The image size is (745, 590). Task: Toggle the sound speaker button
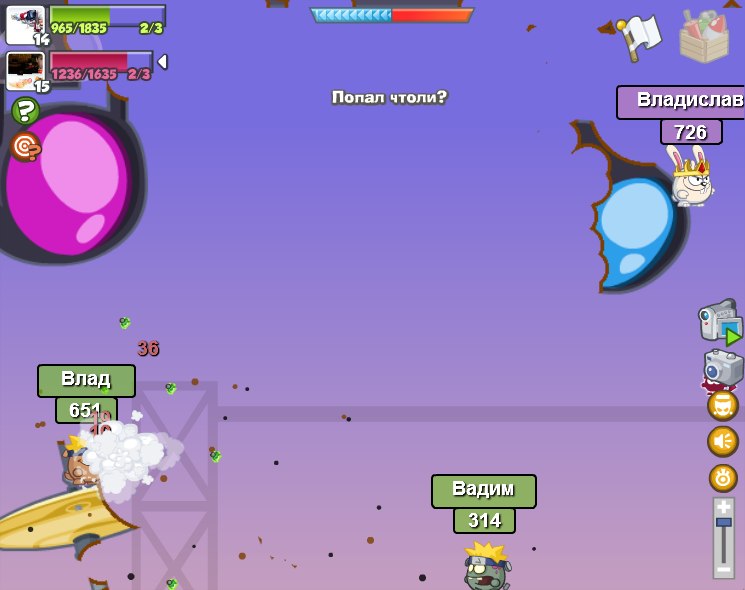tap(722, 441)
